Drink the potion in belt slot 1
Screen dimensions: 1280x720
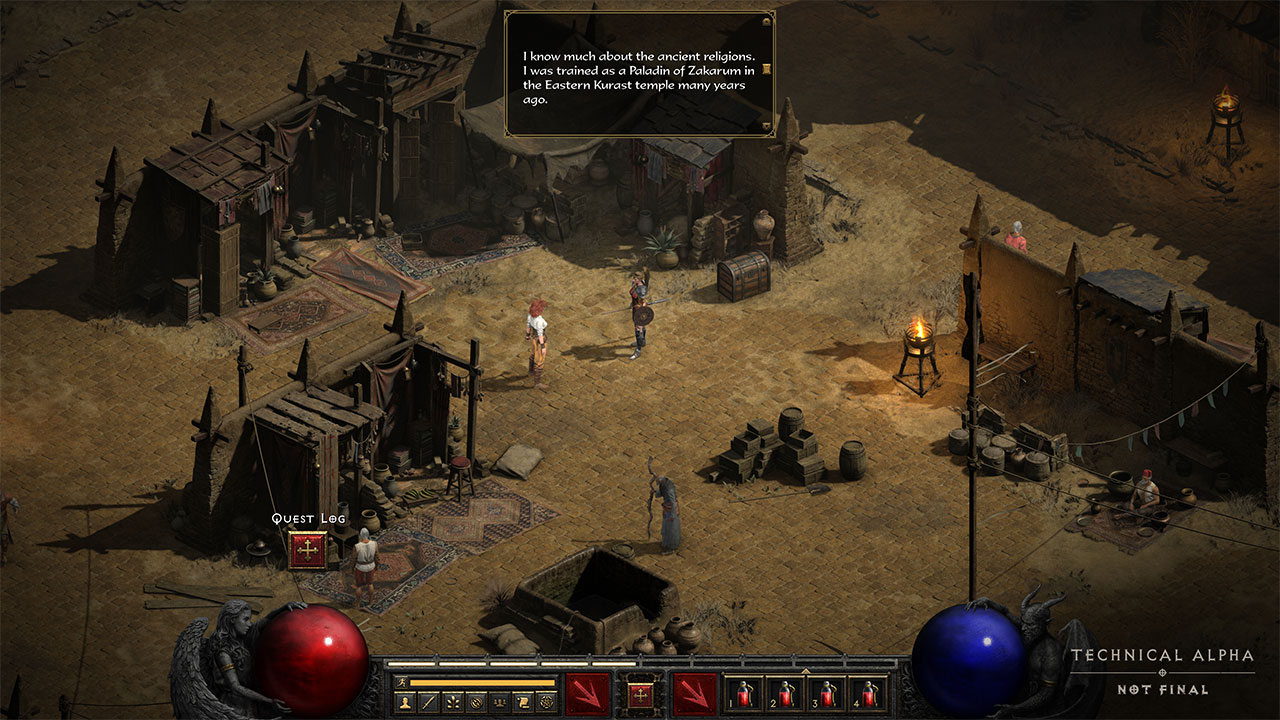743,692
